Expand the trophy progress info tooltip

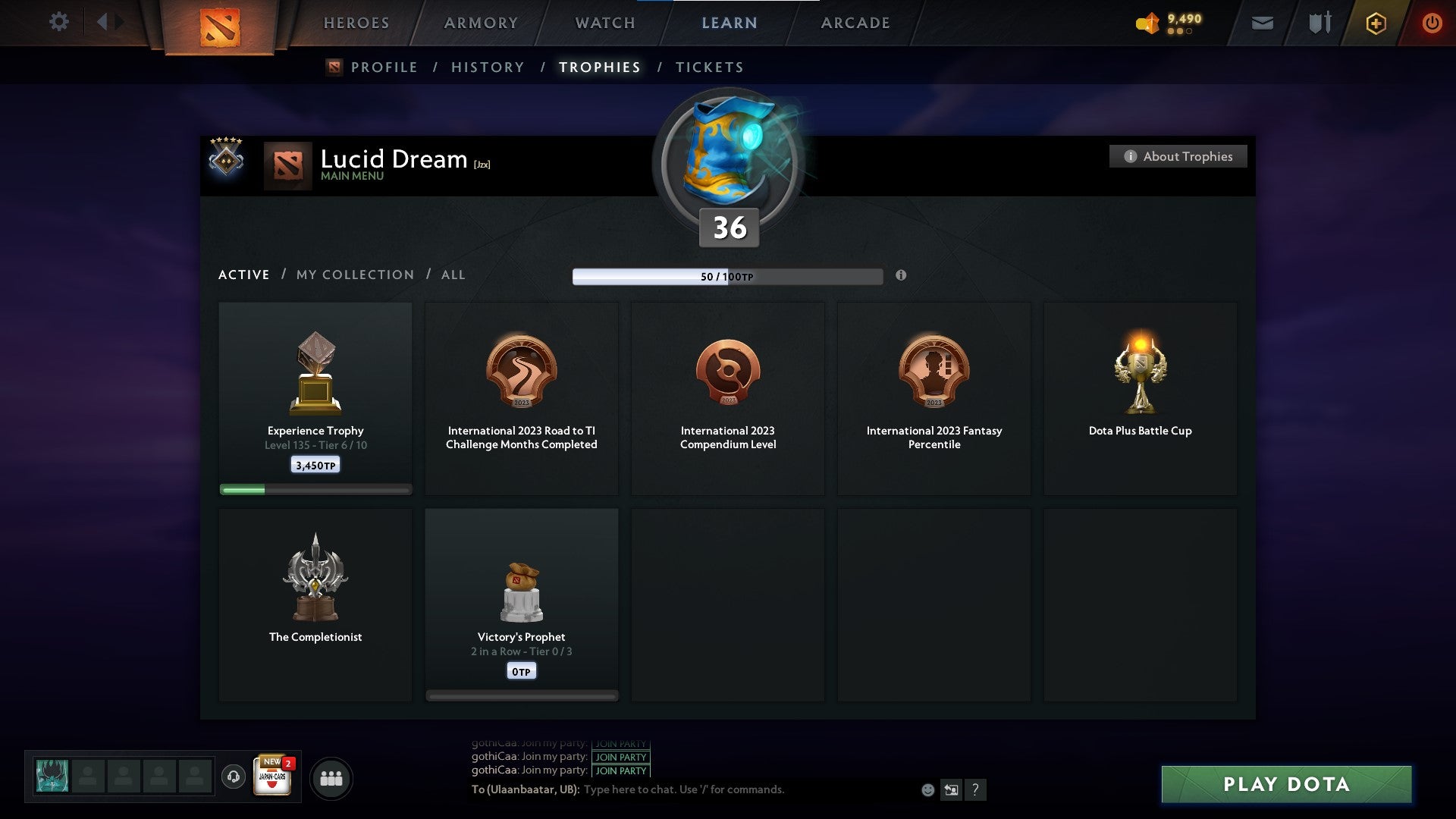[902, 276]
